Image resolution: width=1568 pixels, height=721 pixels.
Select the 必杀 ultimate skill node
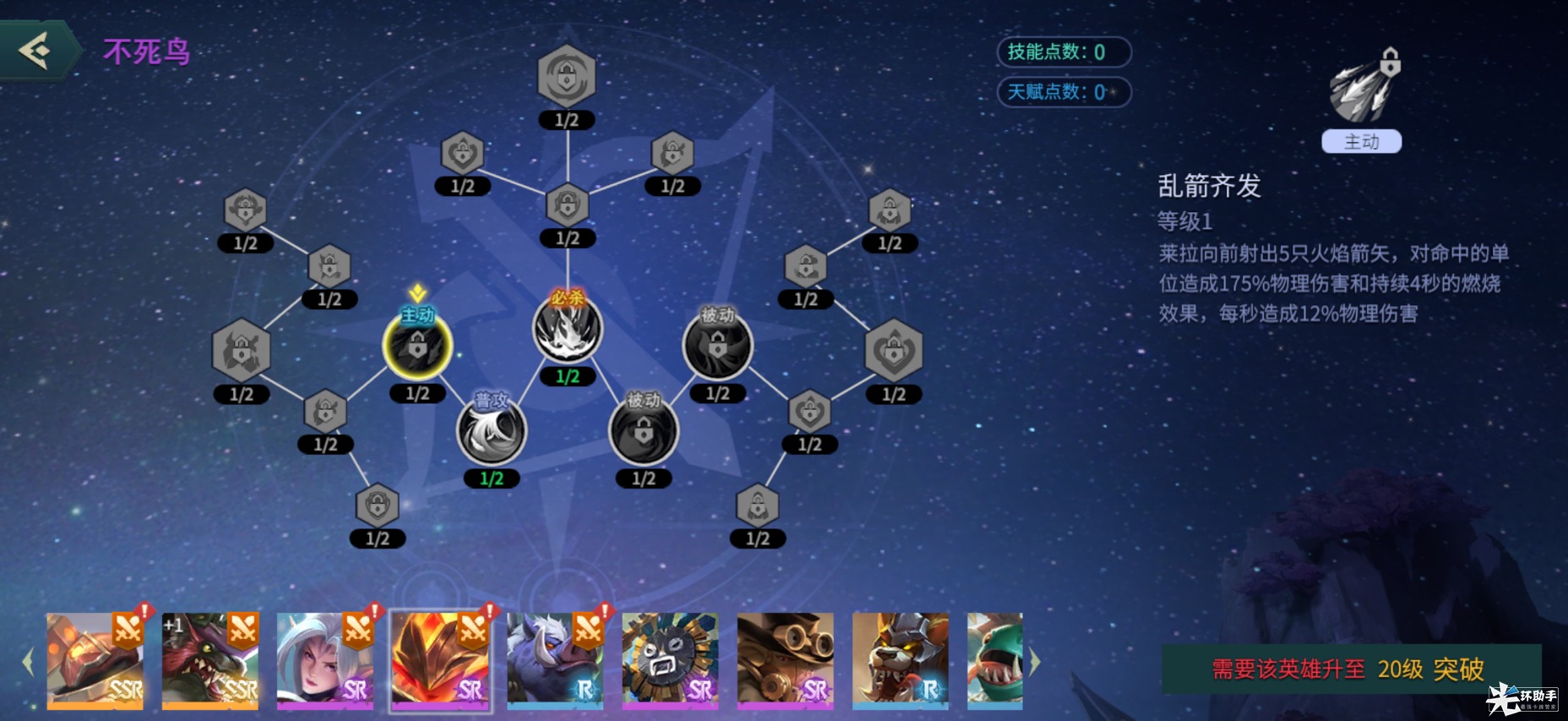point(568,329)
